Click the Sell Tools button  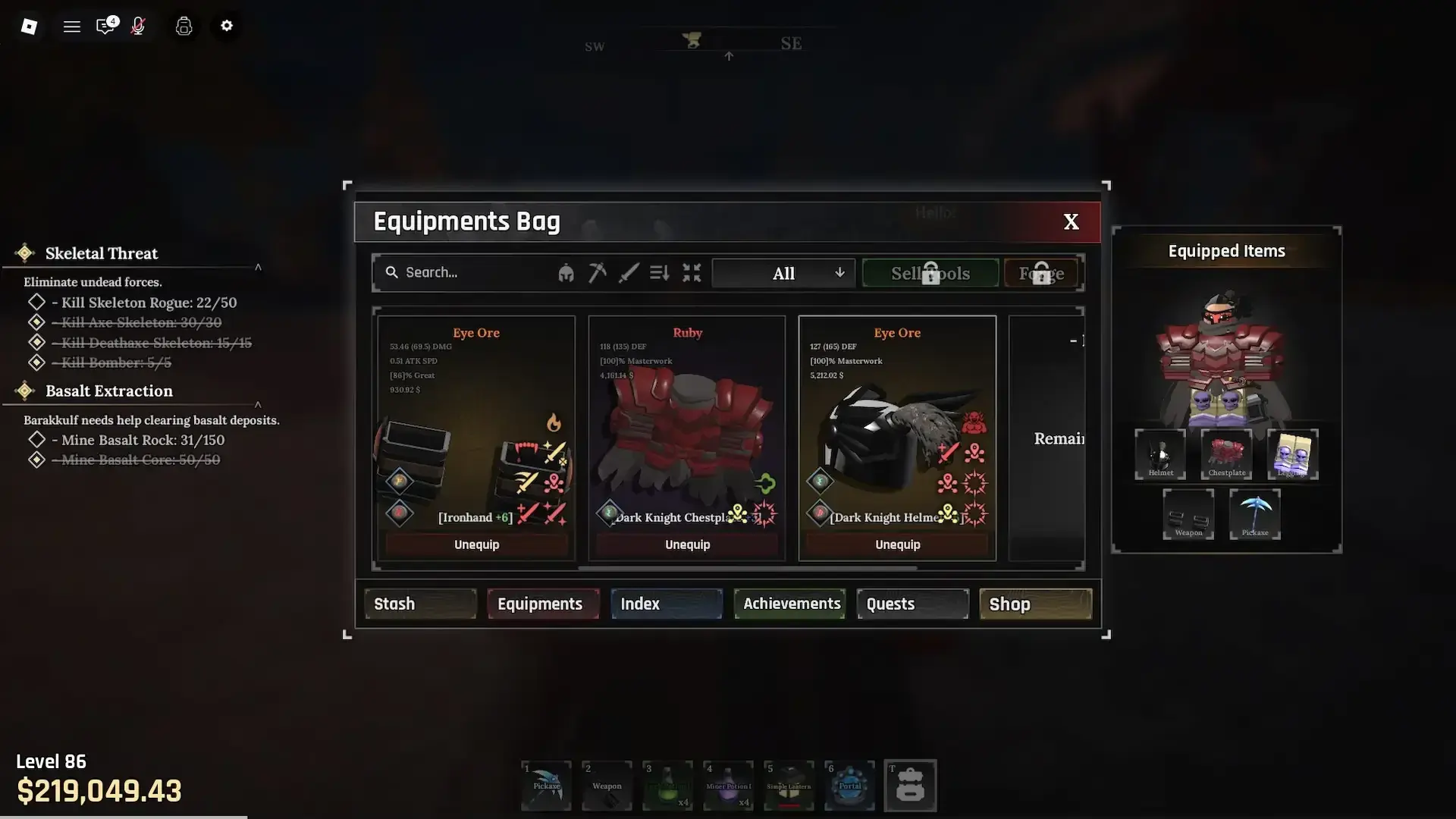(930, 273)
